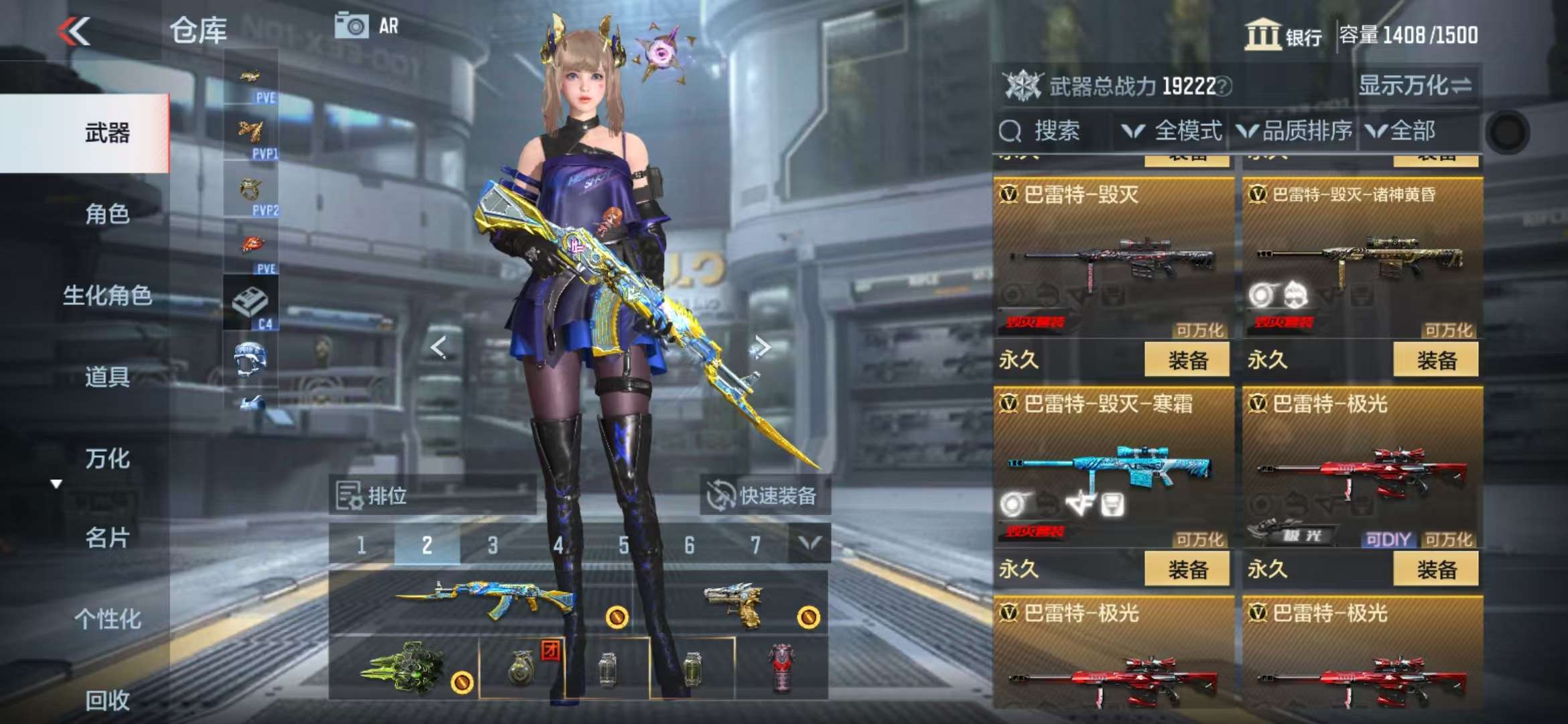
Task: Open the 排位 ranked loadout button
Action: click(373, 496)
